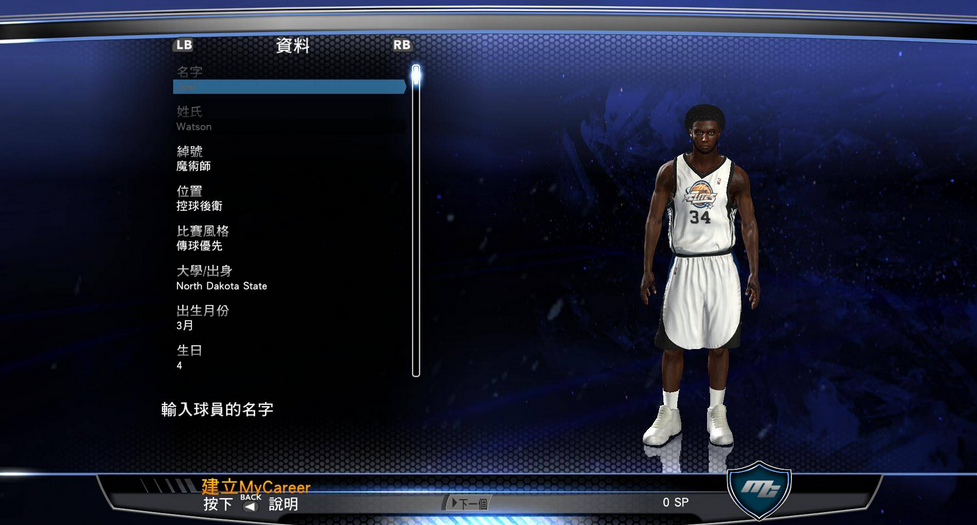
Task: Open the 位置 position setting
Action: pos(289,198)
